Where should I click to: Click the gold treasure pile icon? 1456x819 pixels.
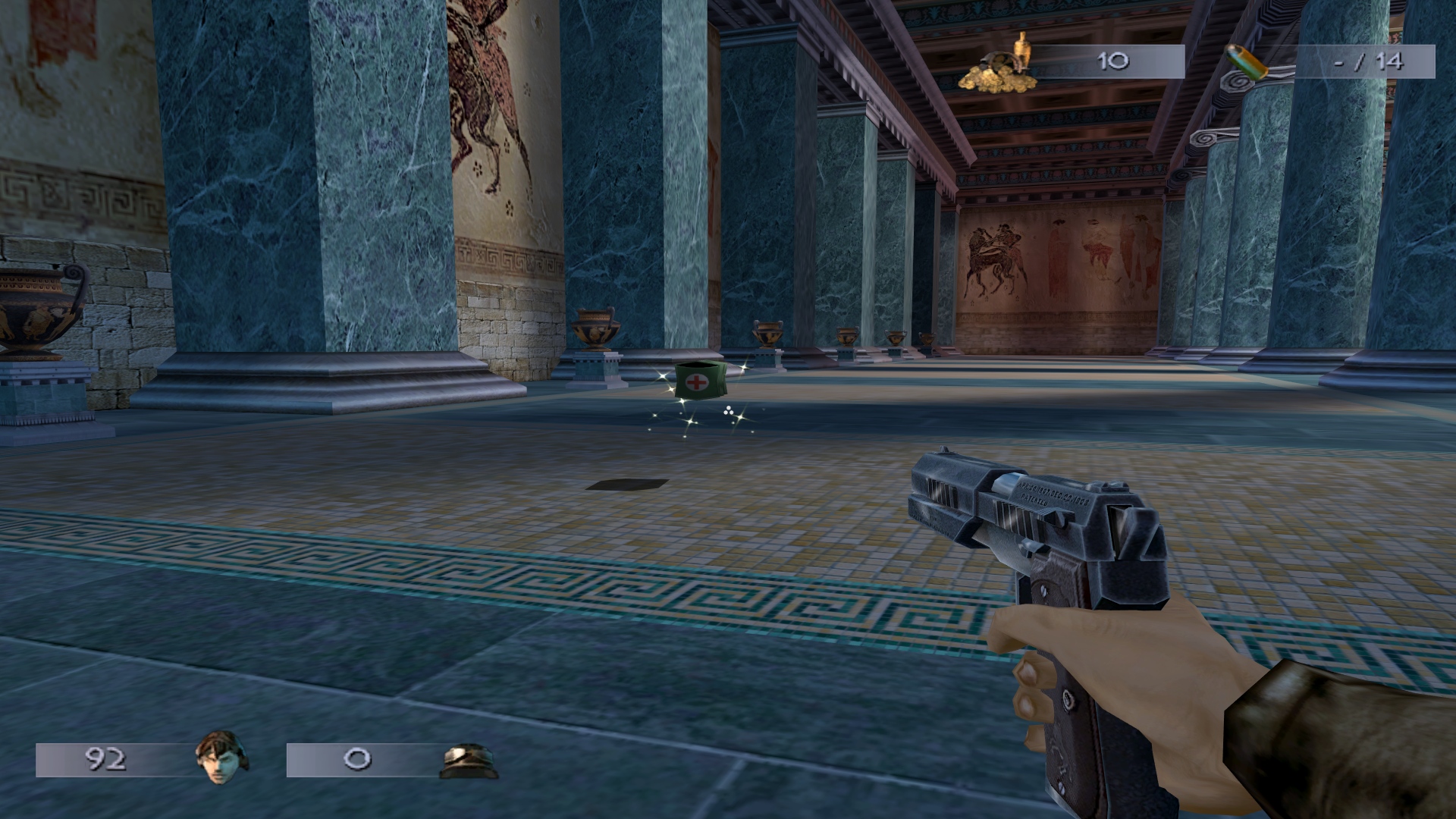[999, 67]
